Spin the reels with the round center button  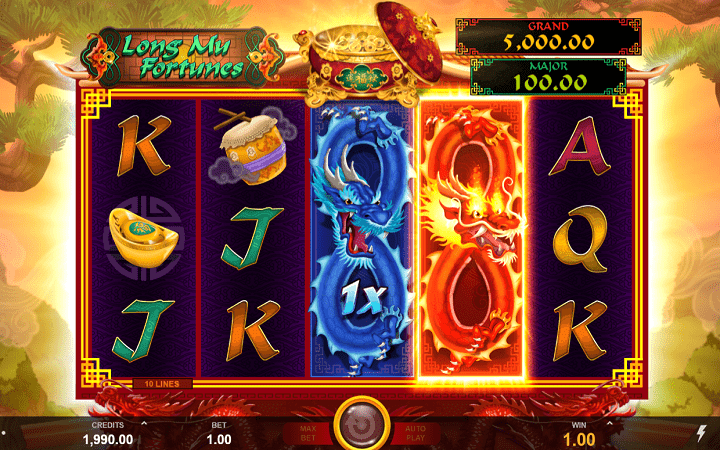point(360,424)
